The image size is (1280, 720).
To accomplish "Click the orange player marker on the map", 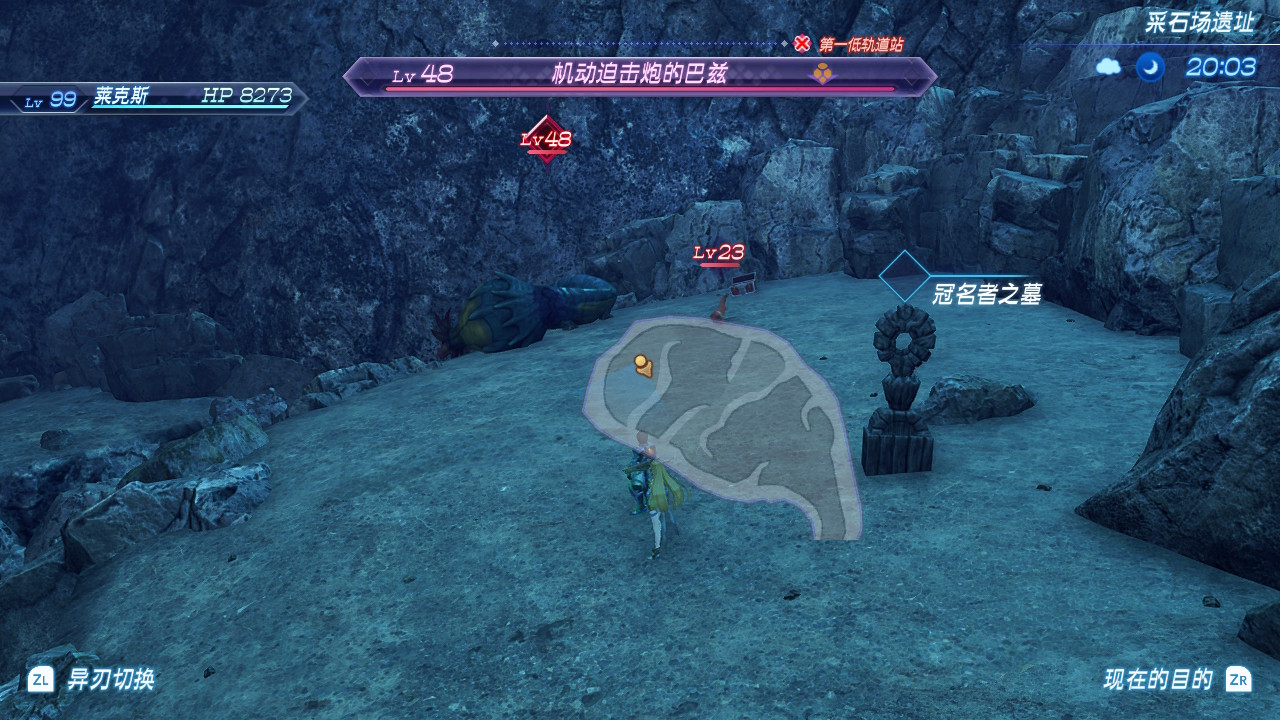I will click(x=643, y=366).
